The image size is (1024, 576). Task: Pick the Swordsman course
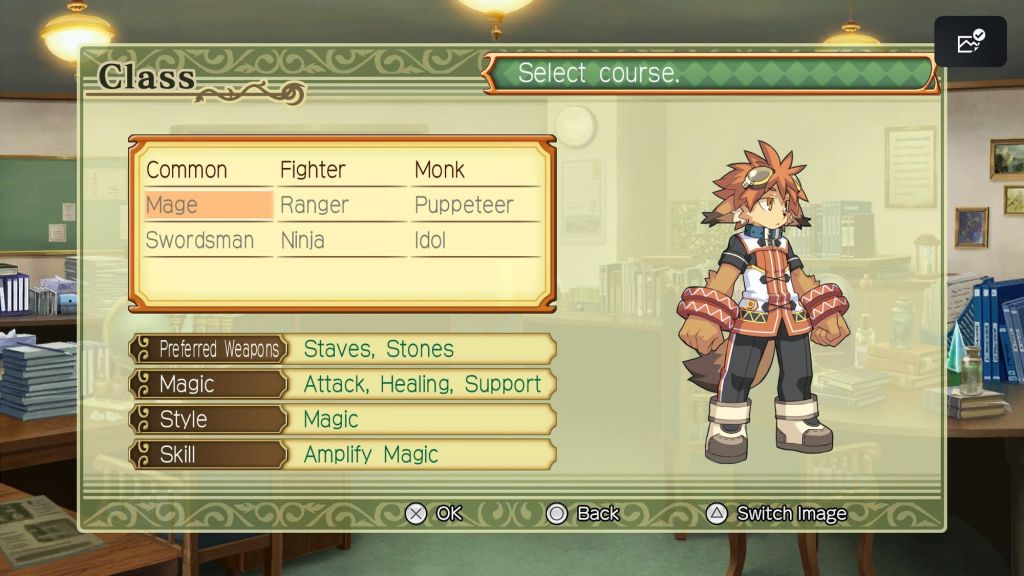click(200, 240)
